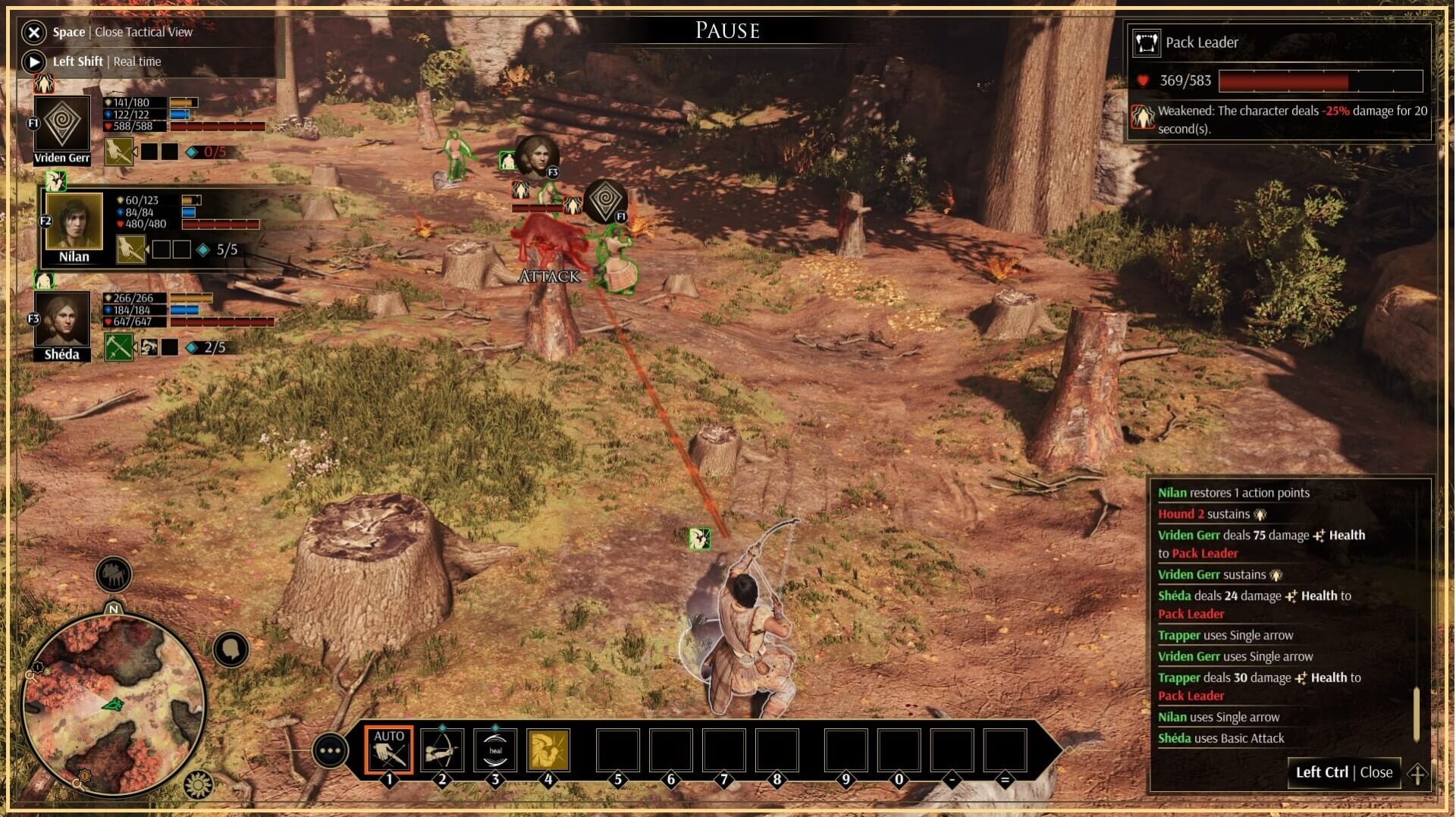This screenshot has width=1456, height=817.
Task: Open the head silhouette button near the minimap
Action: coord(231,649)
